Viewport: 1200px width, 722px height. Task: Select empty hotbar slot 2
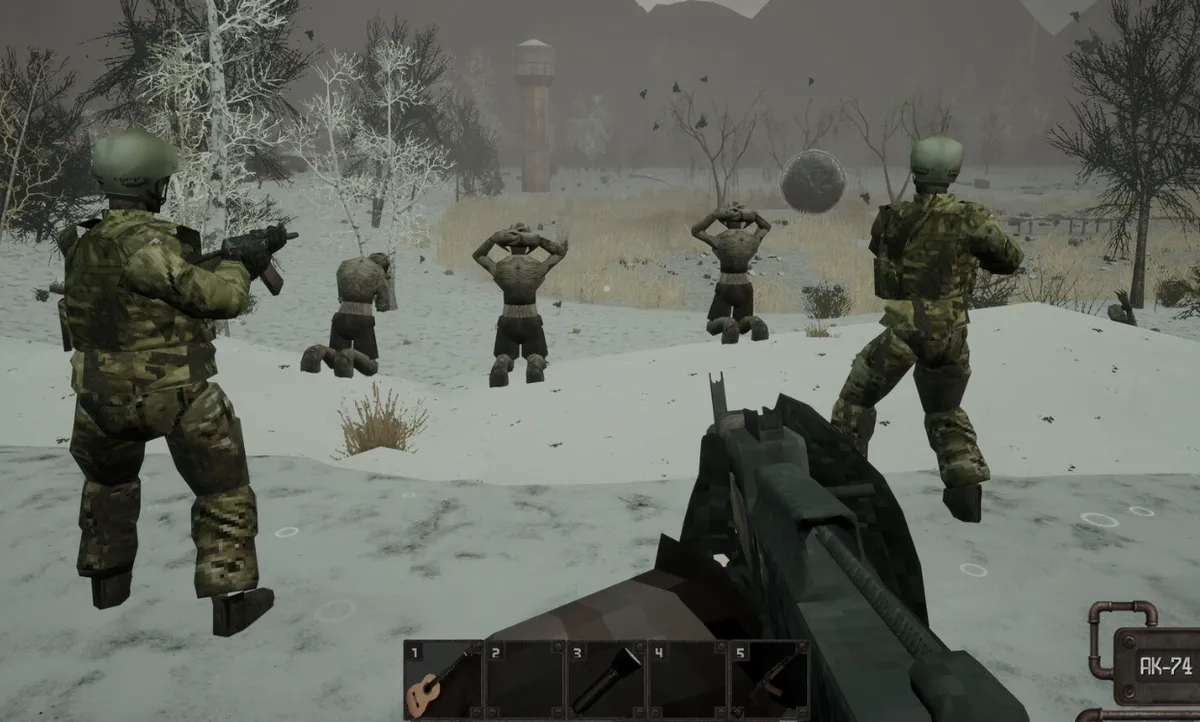click(x=525, y=679)
